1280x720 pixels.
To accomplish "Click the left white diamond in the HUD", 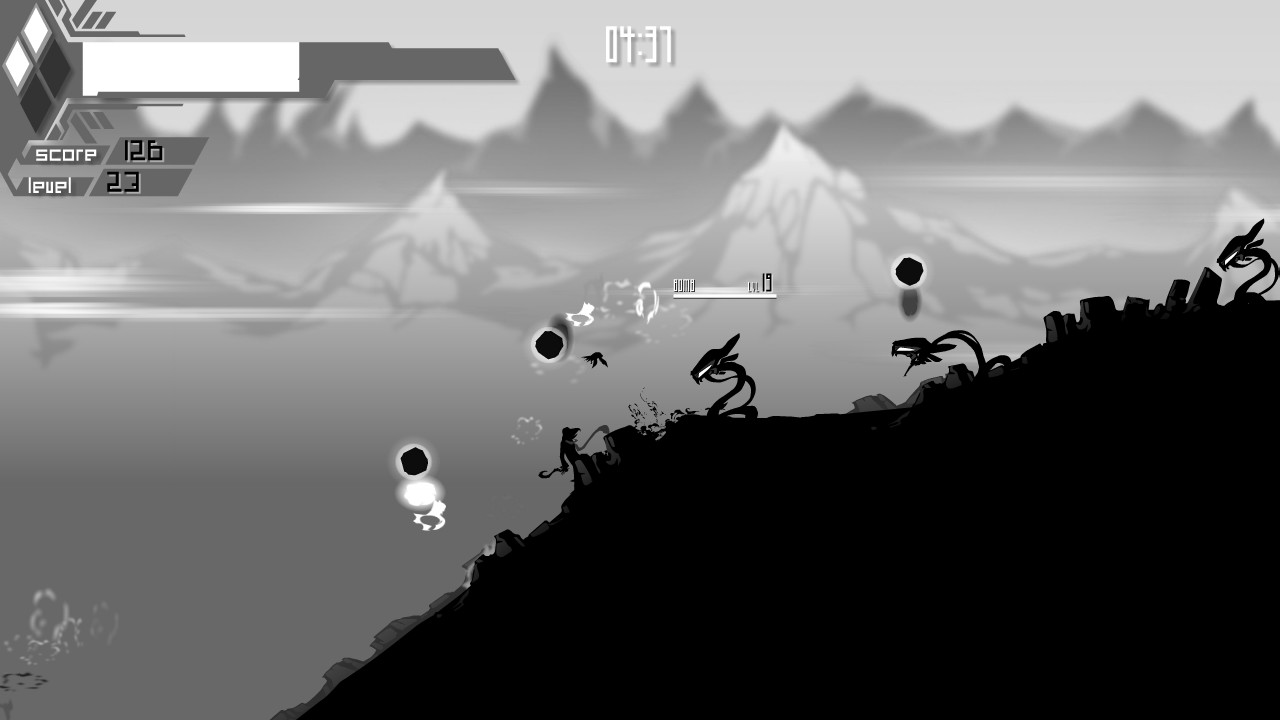I will 19,64.
